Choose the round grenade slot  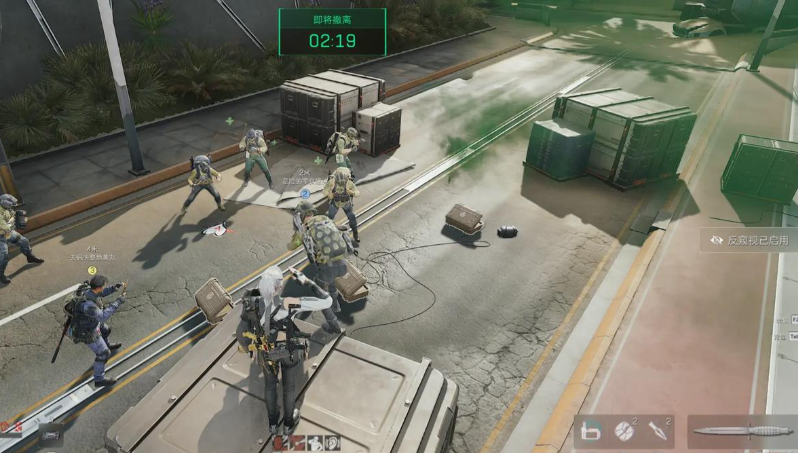coord(626,431)
